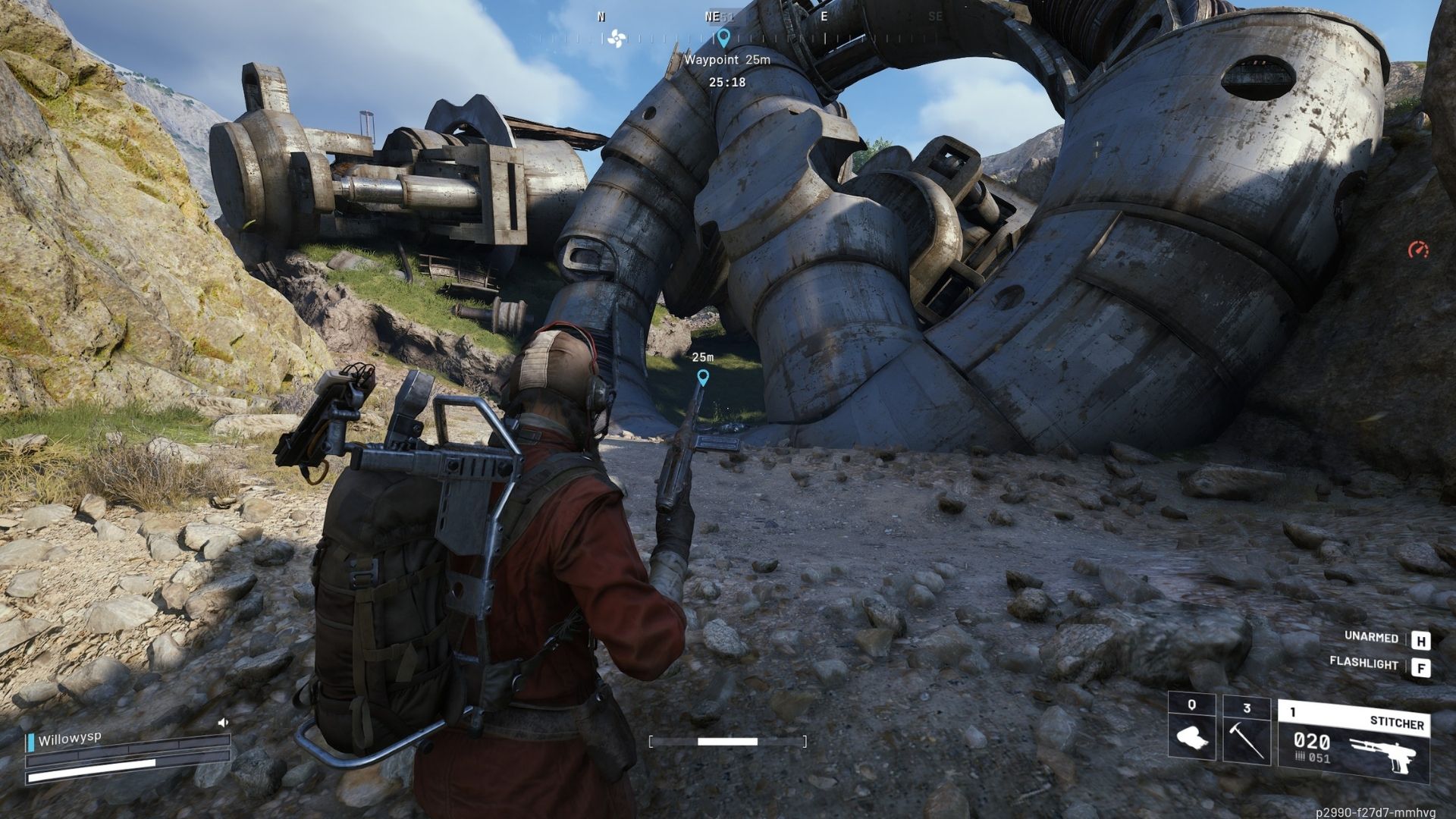Choose the pickaxe tool slot
This screenshot has height=819, width=1456.
(x=1246, y=728)
